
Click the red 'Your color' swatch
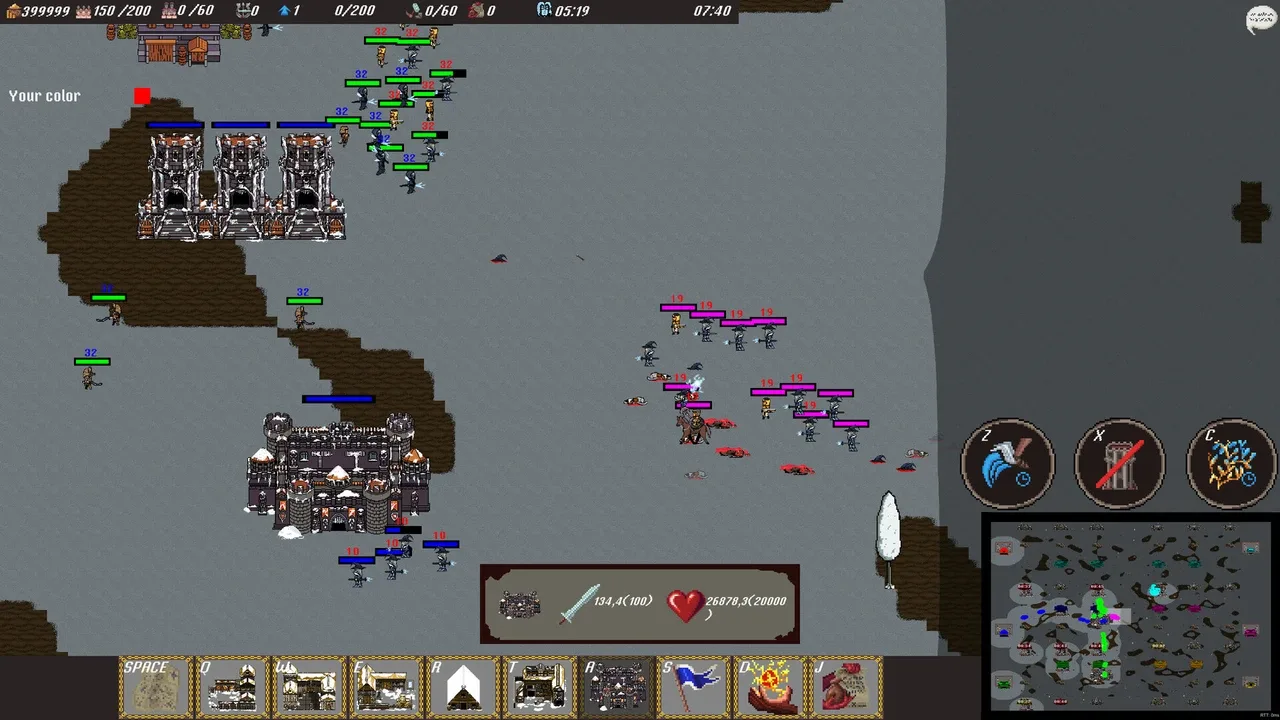(x=142, y=96)
